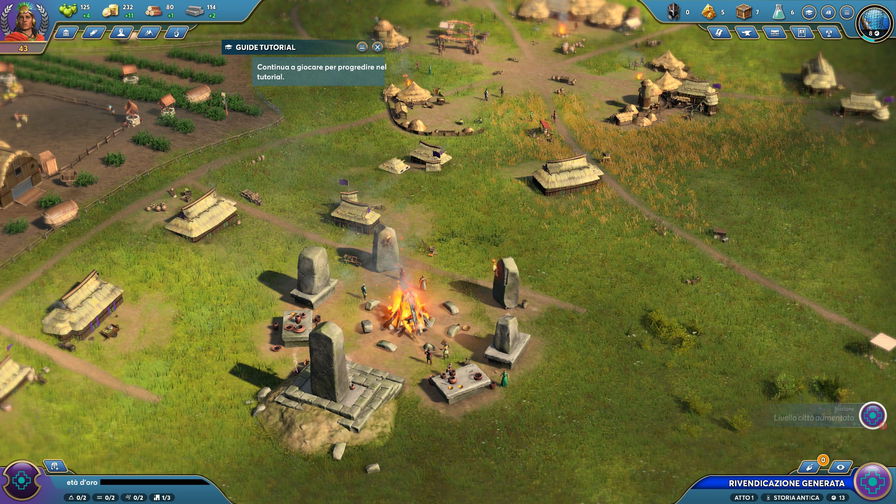Open the temple building menu button

67,32
